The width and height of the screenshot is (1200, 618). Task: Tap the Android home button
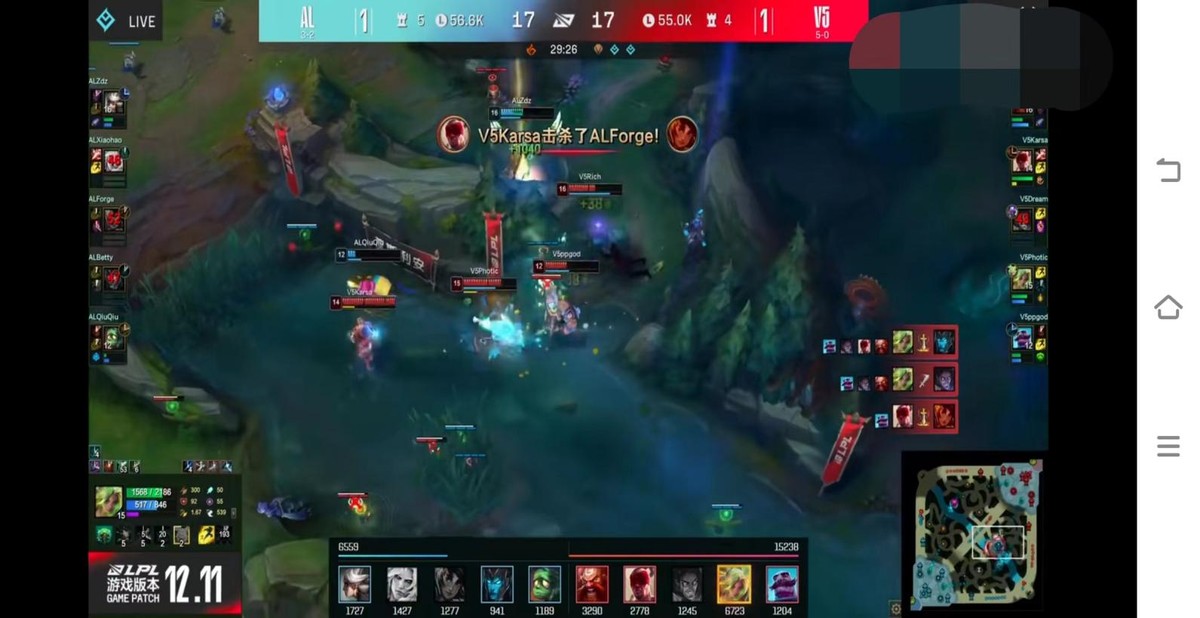[x=1168, y=307]
